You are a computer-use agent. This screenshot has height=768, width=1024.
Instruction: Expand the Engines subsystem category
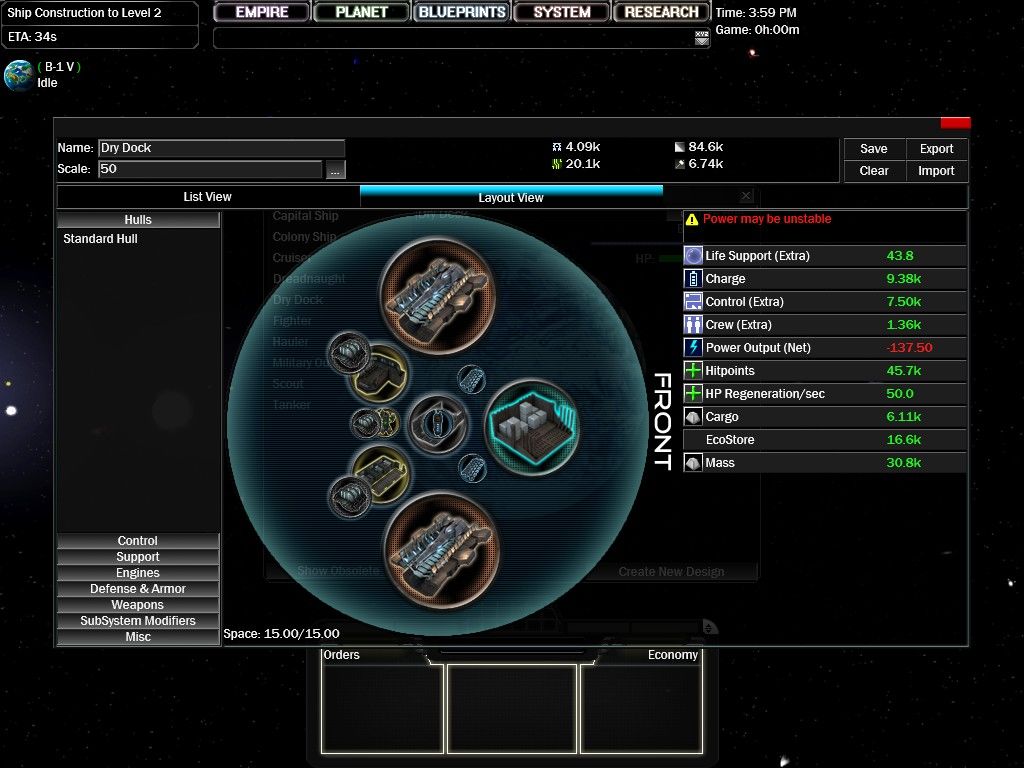[138, 573]
